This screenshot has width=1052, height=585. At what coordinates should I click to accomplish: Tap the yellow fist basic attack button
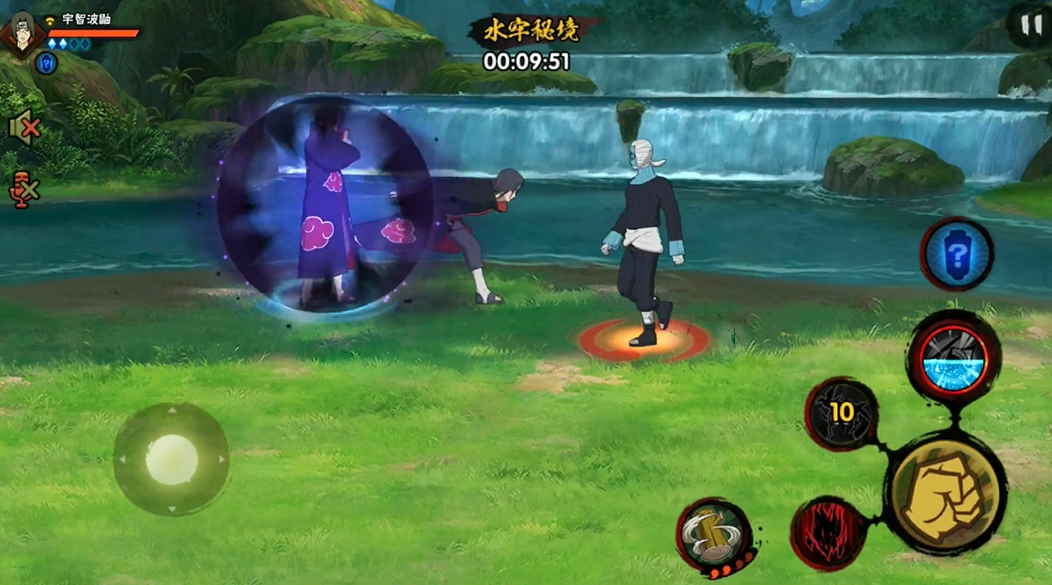(945, 494)
